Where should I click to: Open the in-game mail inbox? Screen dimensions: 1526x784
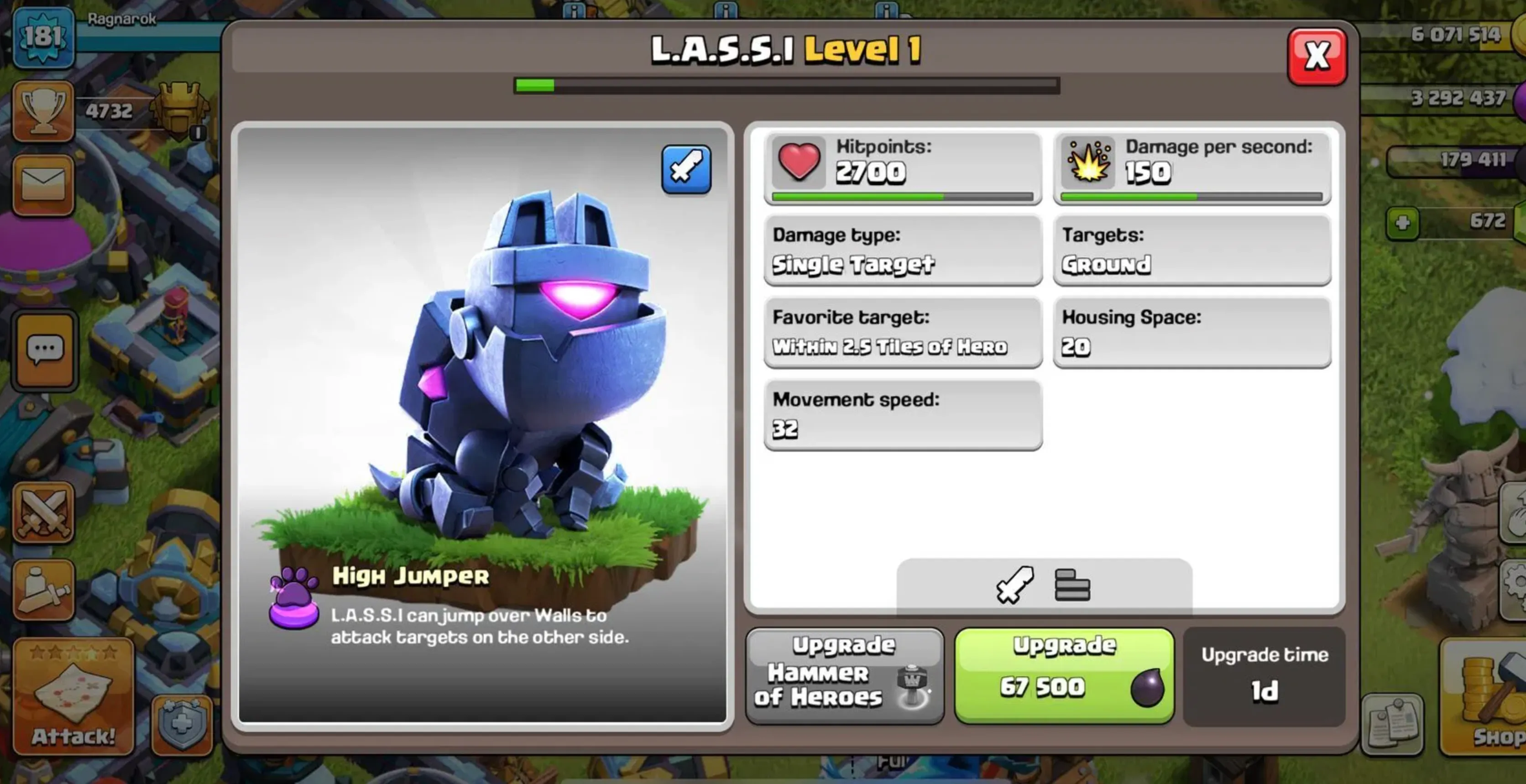(44, 184)
